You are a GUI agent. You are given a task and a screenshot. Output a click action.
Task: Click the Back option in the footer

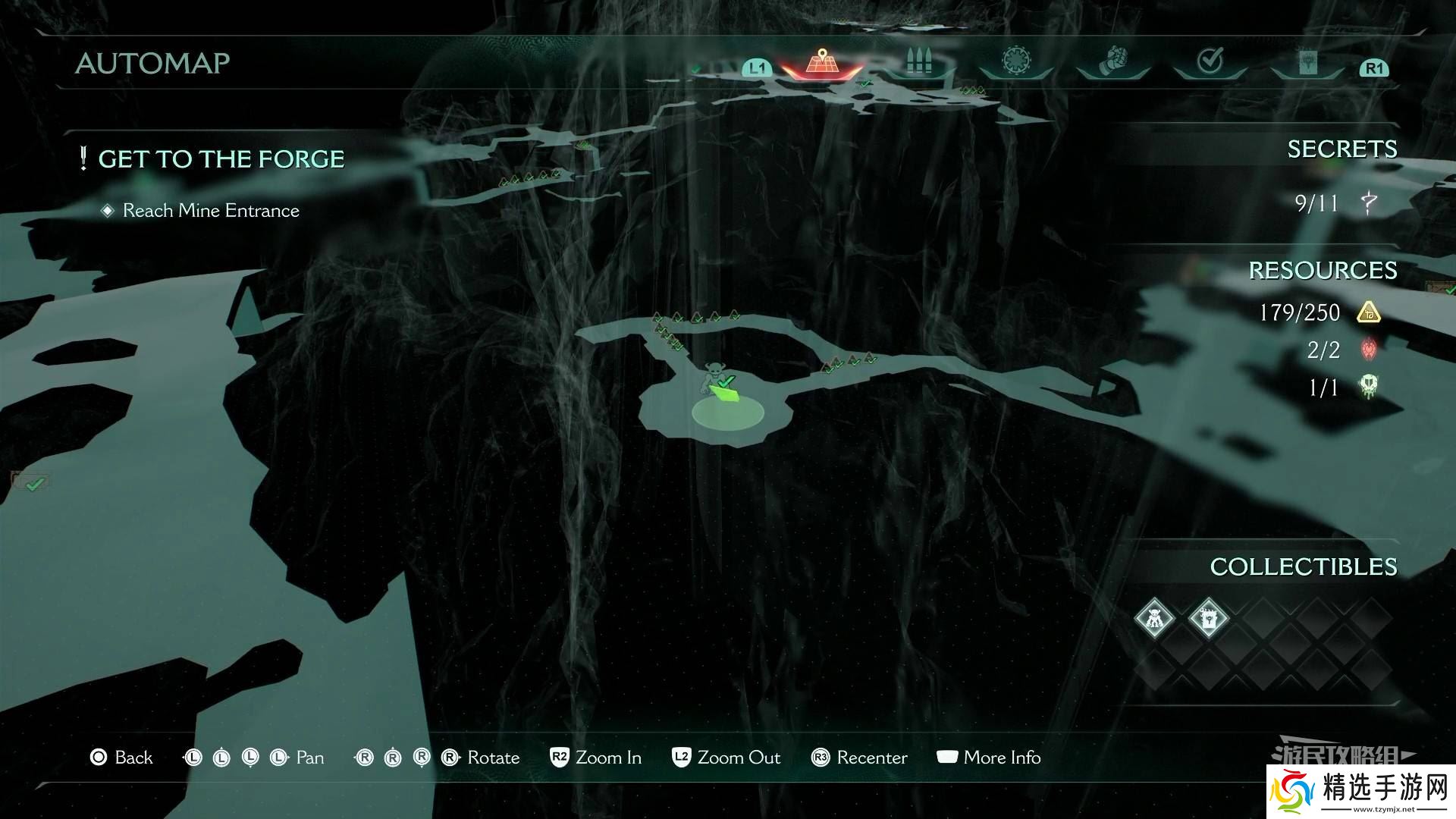tap(121, 758)
